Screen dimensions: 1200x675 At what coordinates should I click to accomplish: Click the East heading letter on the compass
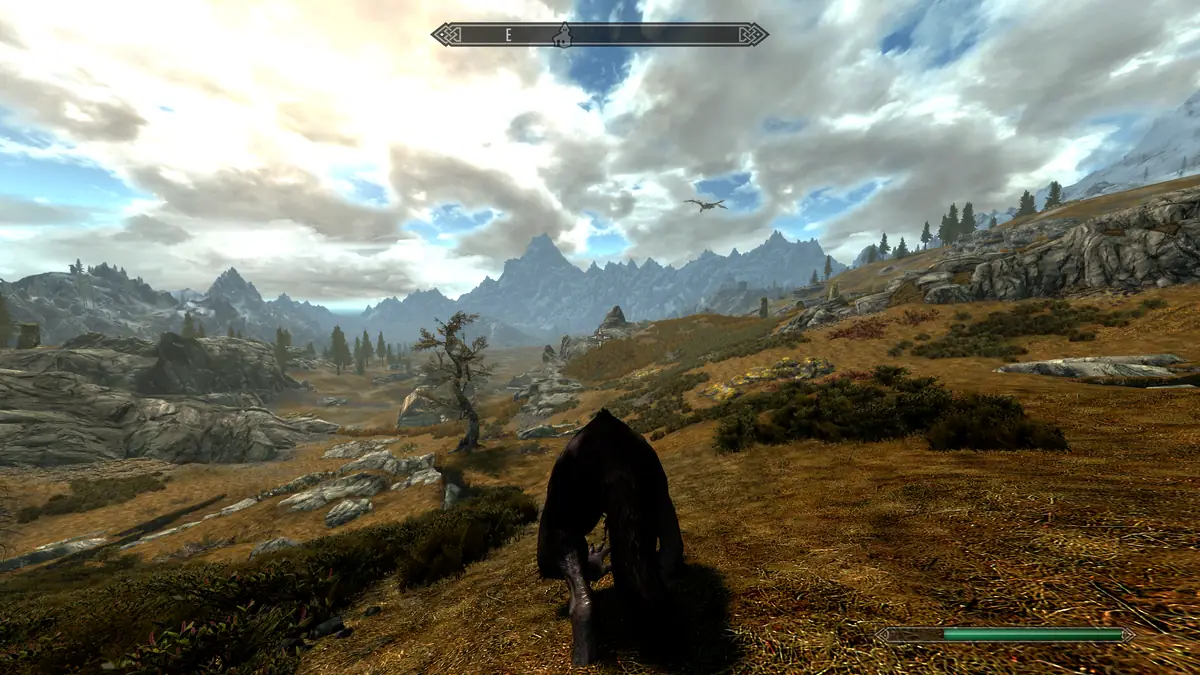[x=508, y=35]
